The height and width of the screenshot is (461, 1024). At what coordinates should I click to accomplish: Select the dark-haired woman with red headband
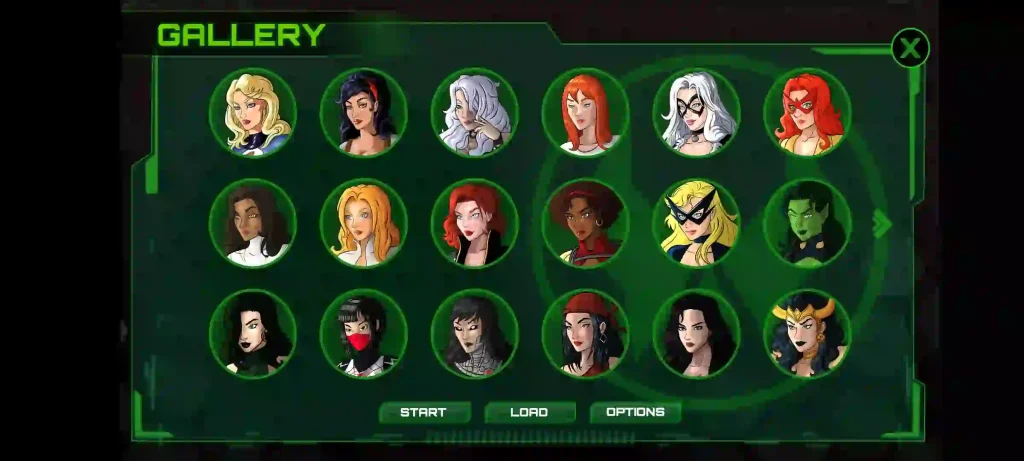pyautogui.click(x=363, y=112)
